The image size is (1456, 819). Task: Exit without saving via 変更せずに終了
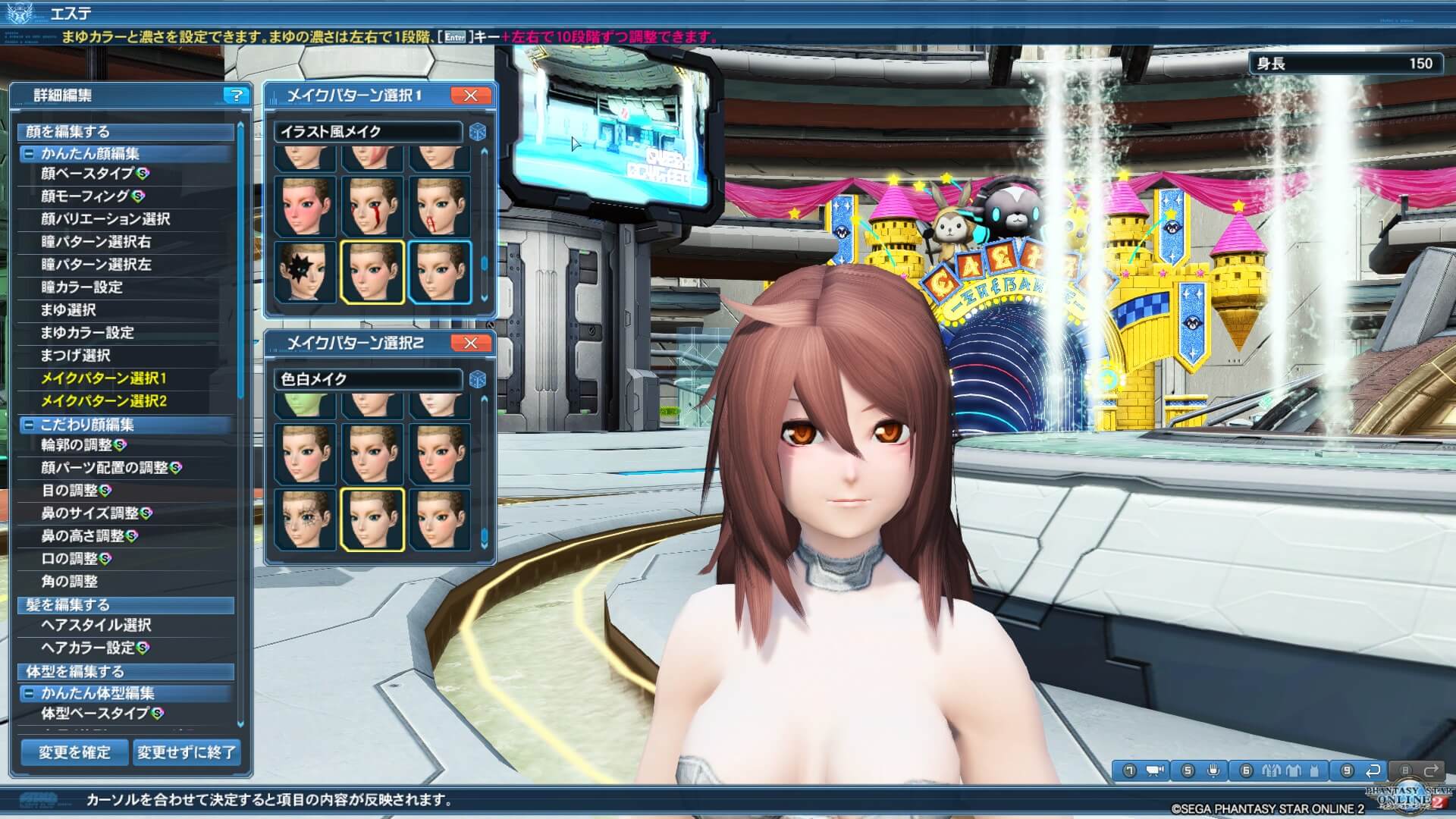point(187,752)
